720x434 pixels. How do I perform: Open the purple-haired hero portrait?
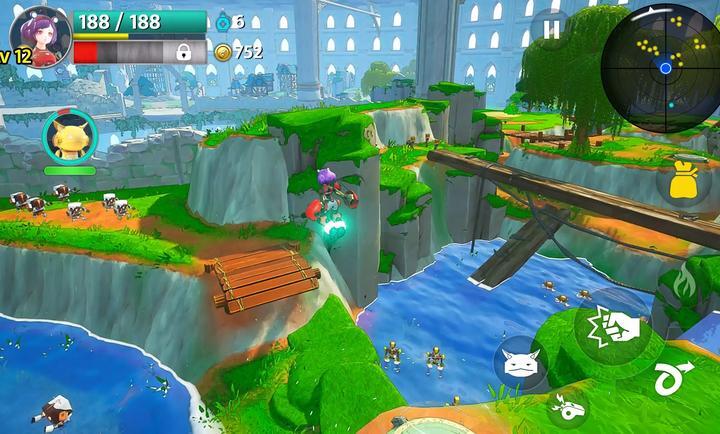click(x=42, y=35)
